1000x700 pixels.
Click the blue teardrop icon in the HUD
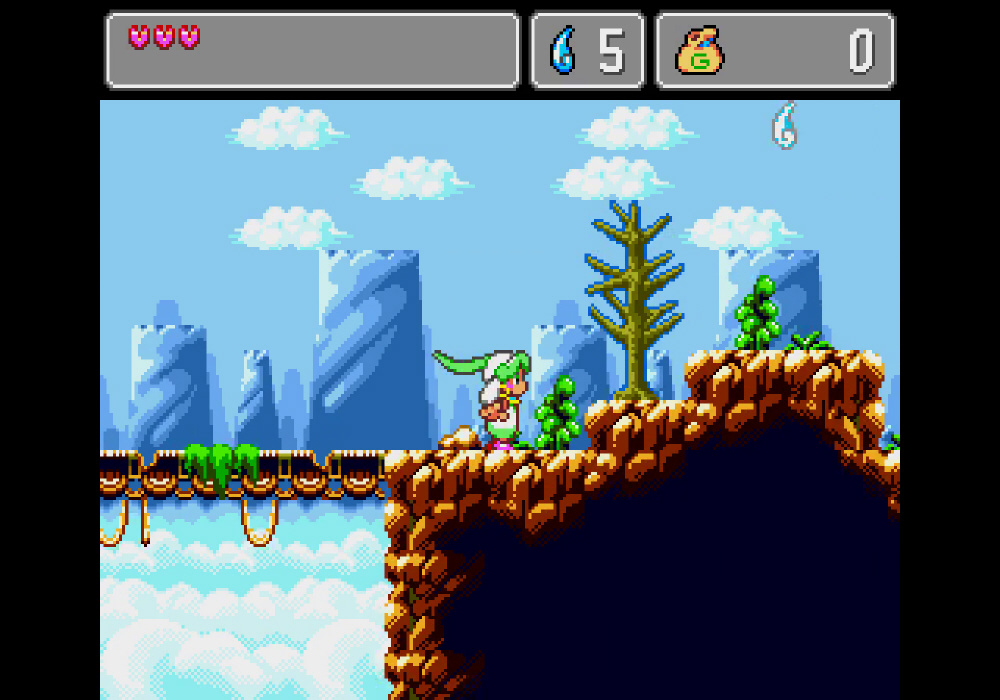(x=564, y=50)
